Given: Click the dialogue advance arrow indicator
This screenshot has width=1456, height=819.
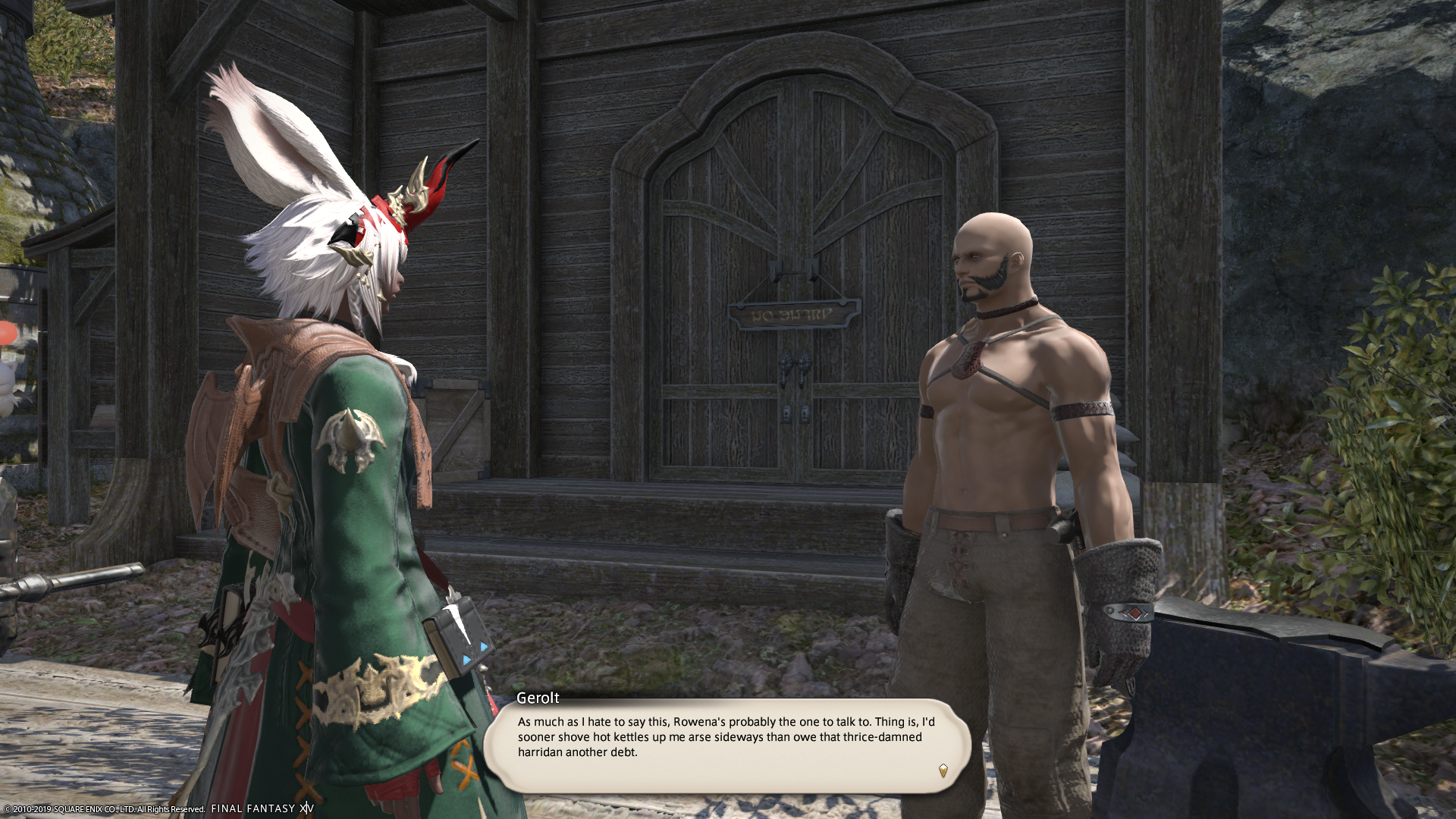Looking at the screenshot, I should click(x=943, y=770).
